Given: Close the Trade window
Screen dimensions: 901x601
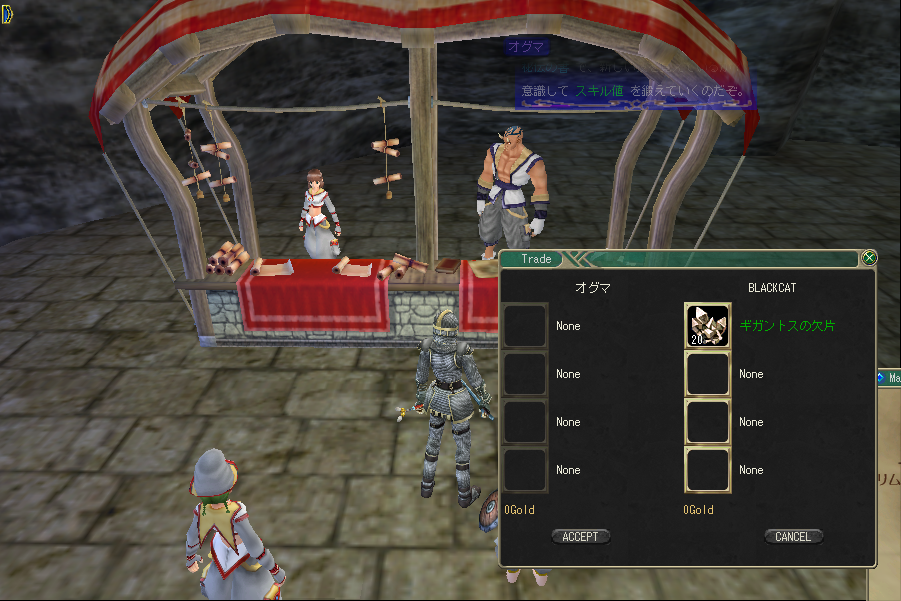Looking at the screenshot, I should [869, 258].
